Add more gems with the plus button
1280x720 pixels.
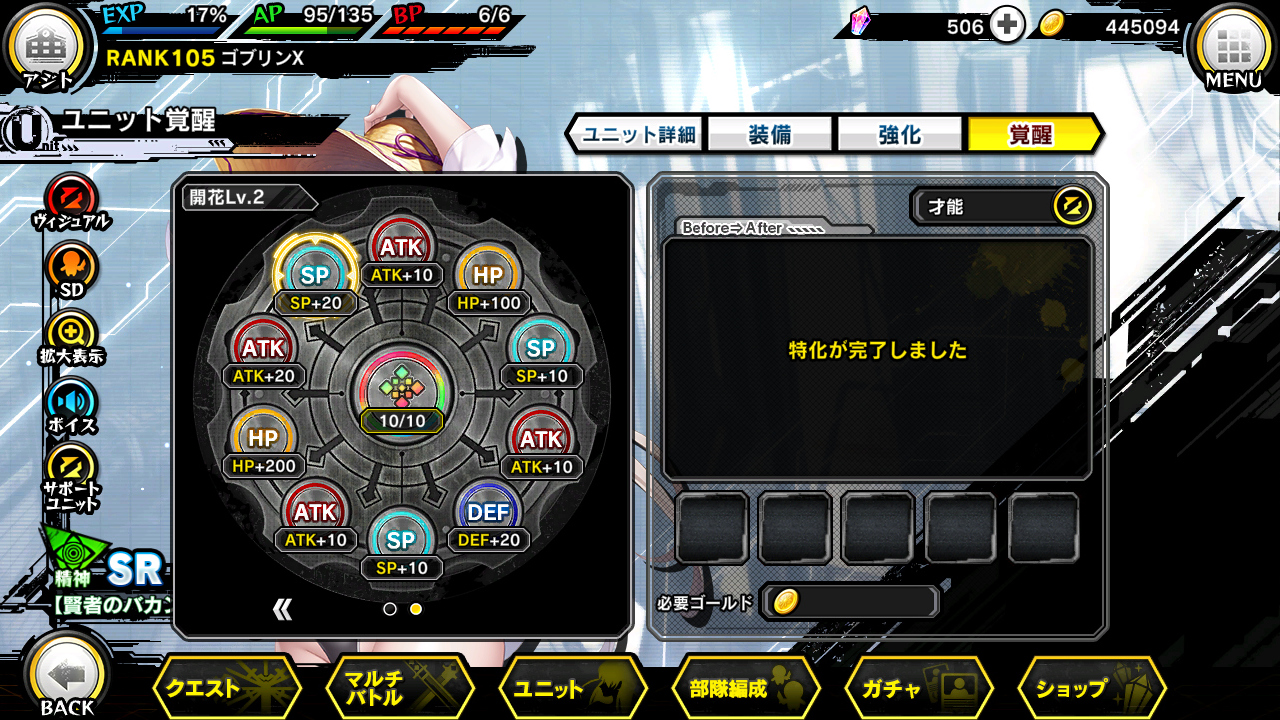1007,27
